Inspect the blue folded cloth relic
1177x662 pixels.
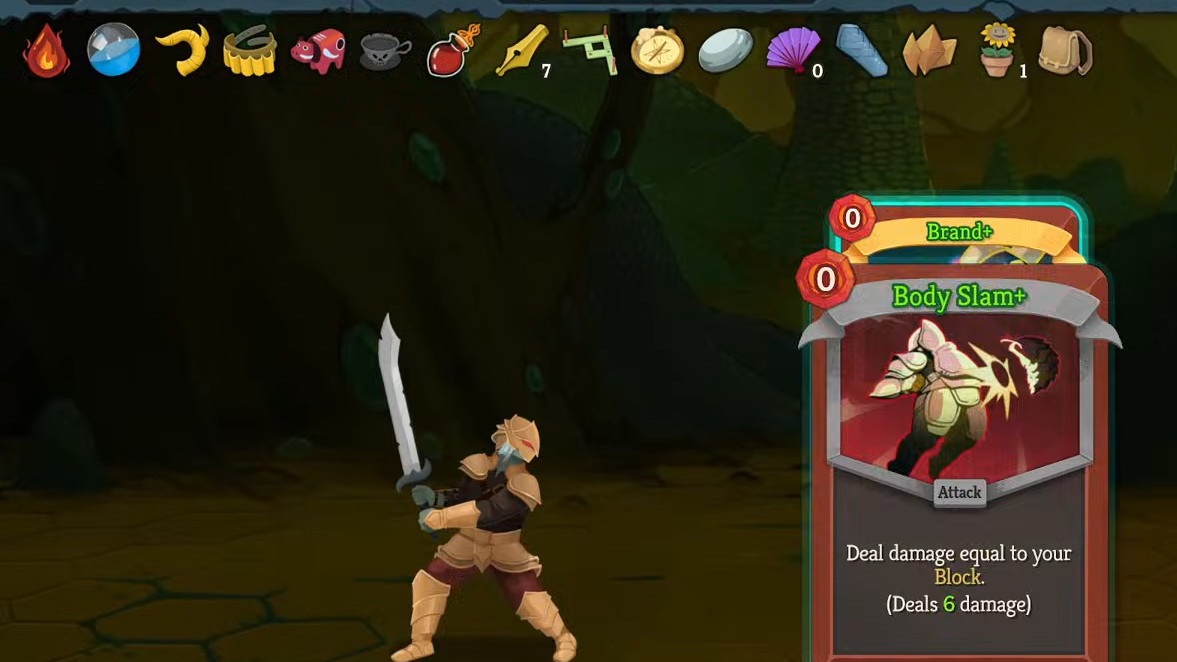coord(861,50)
